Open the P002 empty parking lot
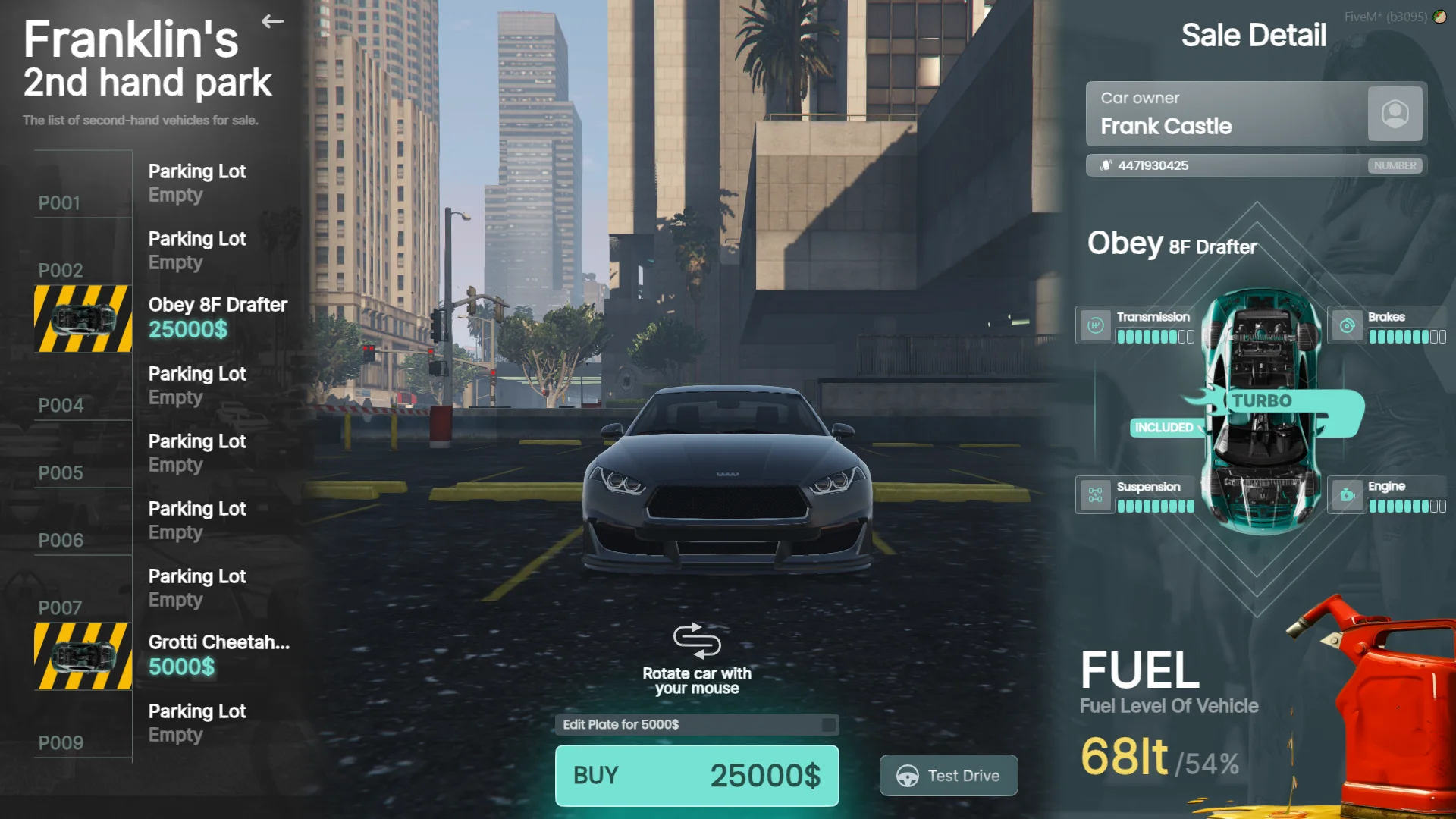The height and width of the screenshot is (819, 1456). click(x=163, y=251)
